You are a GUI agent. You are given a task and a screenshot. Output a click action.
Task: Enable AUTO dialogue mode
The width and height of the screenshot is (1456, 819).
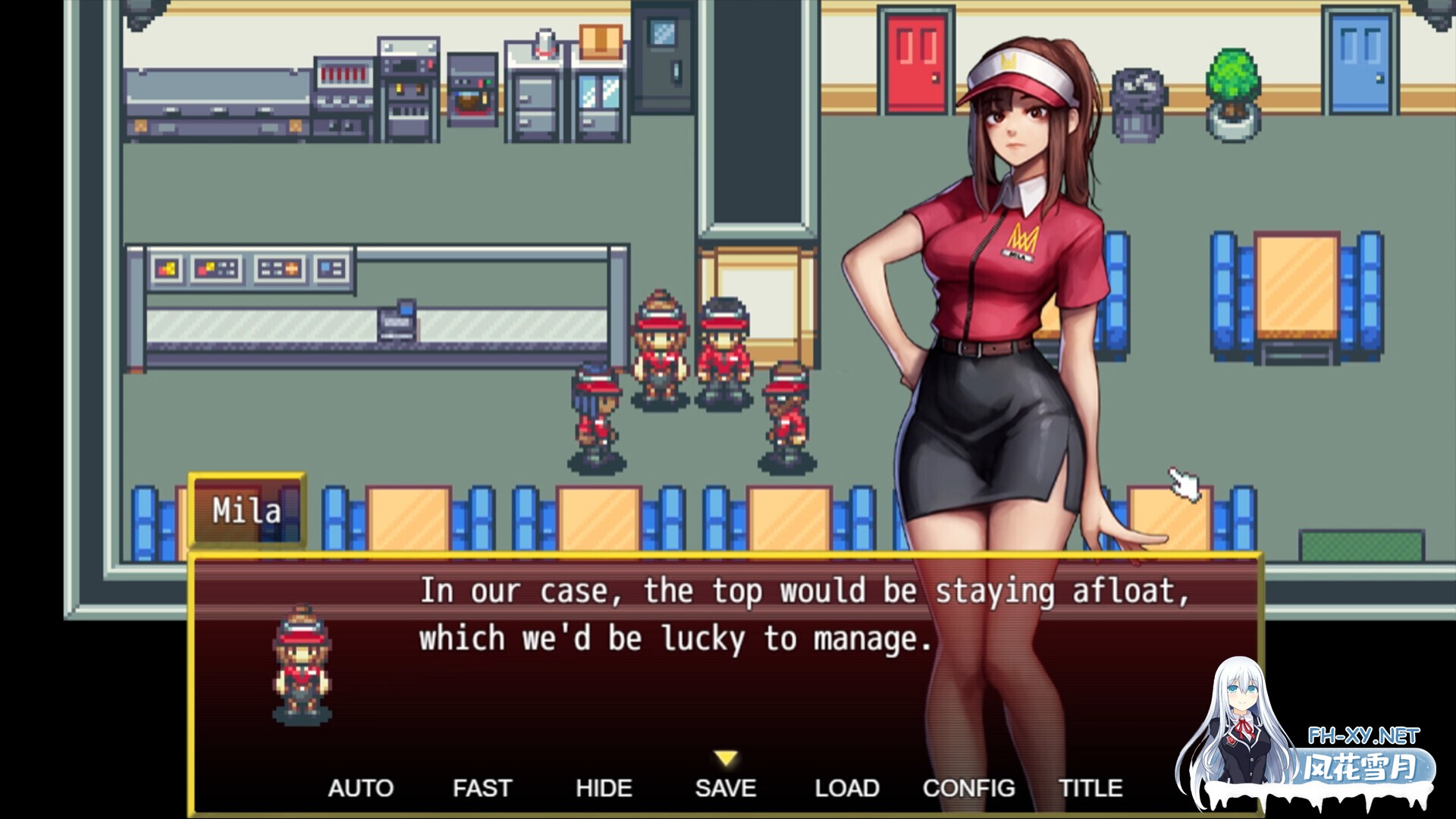coord(362,788)
